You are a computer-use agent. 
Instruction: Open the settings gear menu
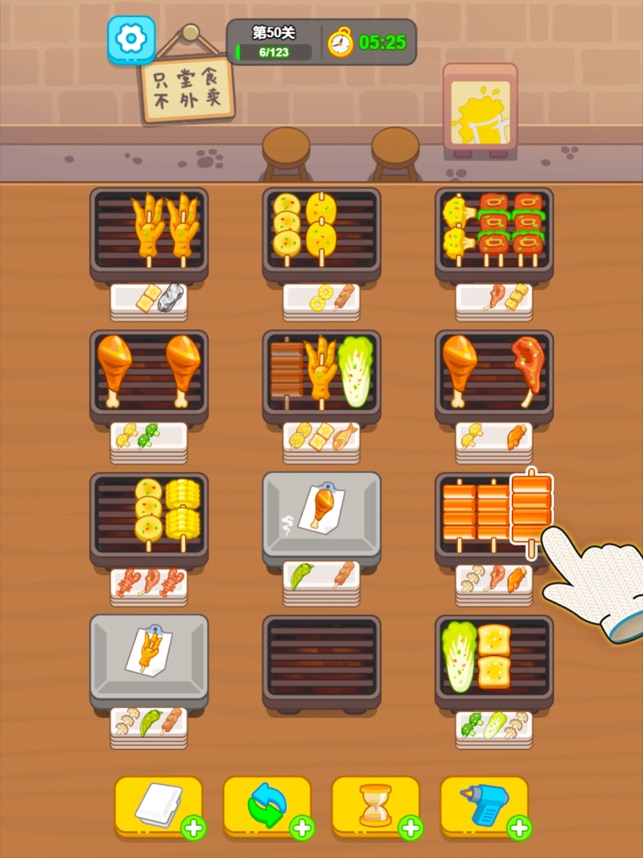pos(131,40)
